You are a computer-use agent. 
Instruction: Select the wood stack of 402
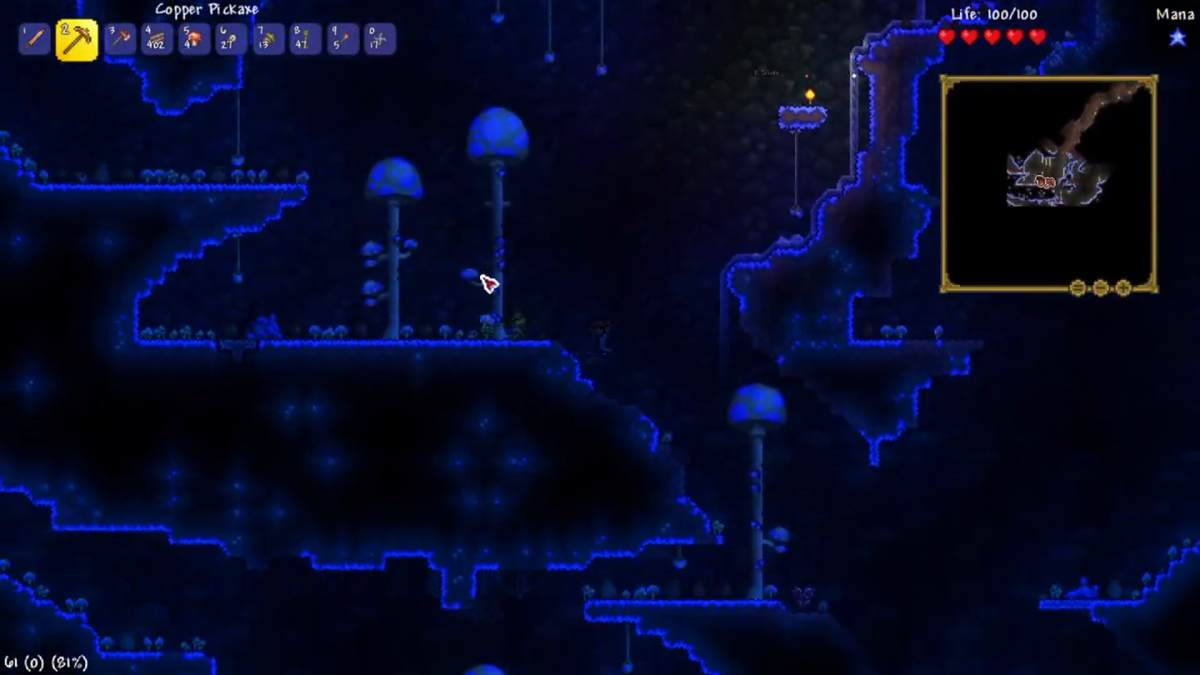157,40
